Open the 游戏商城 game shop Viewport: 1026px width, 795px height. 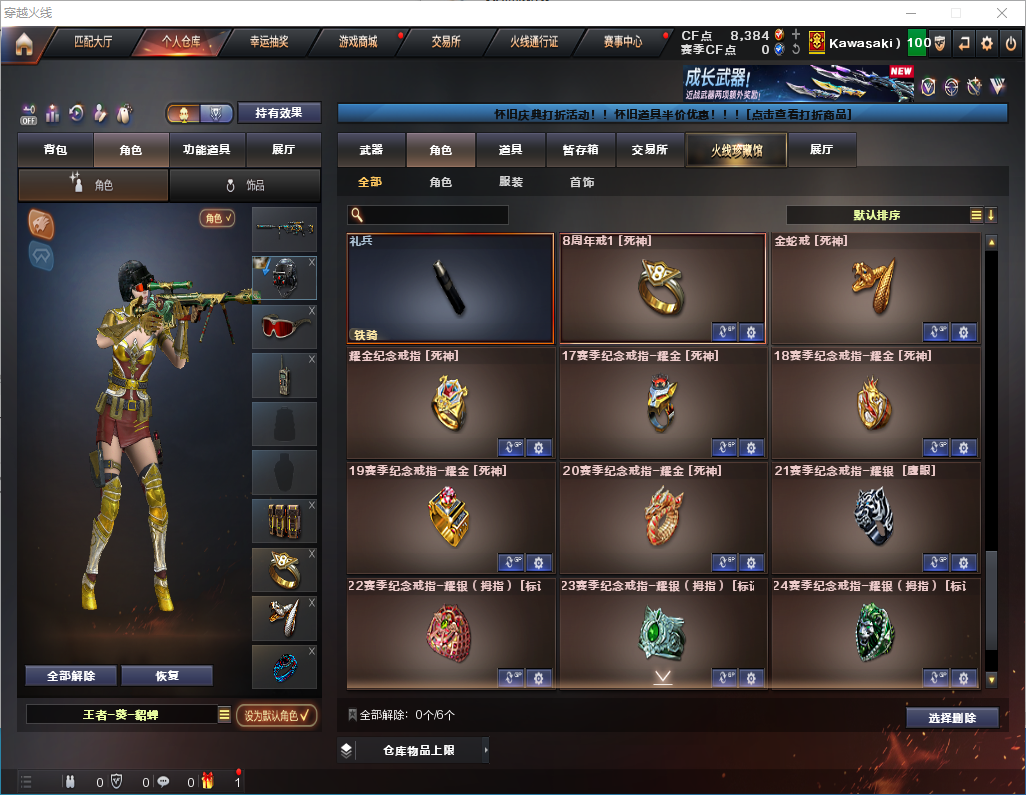(357, 42)
